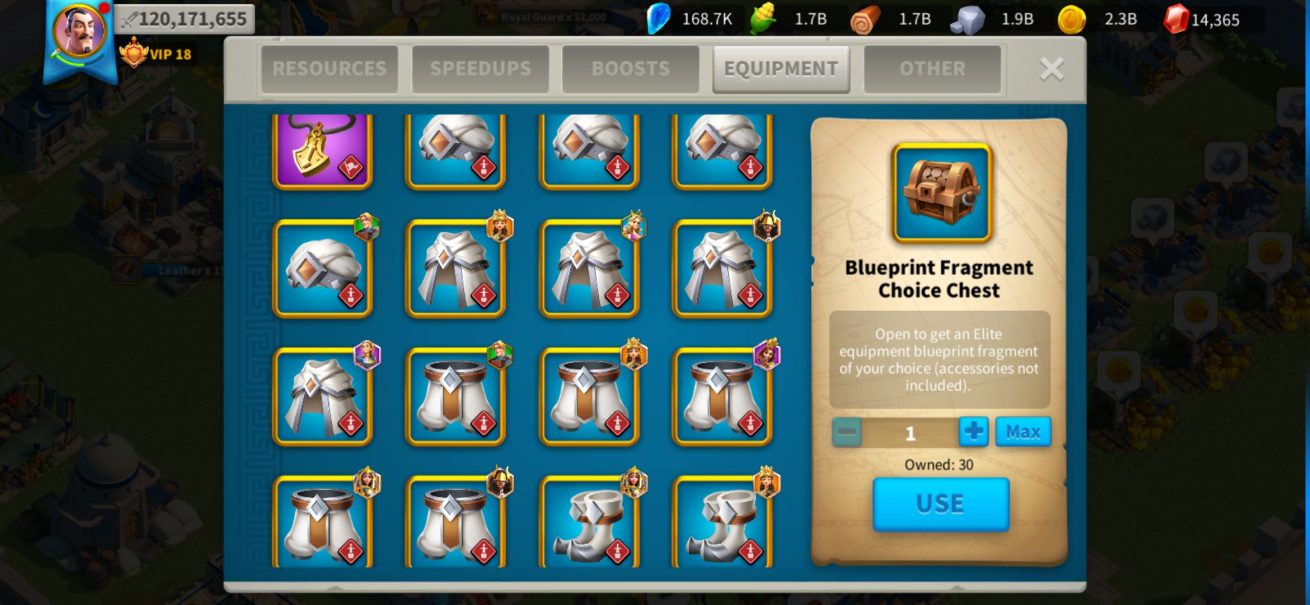The image size is (1310, 605).
Task: Show the Boosts tab
Action: tap(630, 69)
